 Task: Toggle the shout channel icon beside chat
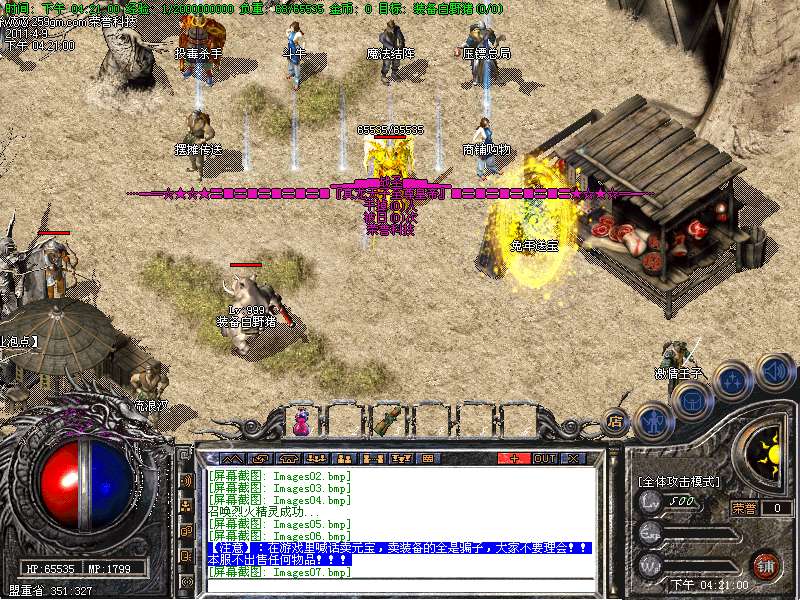(186, 480)
